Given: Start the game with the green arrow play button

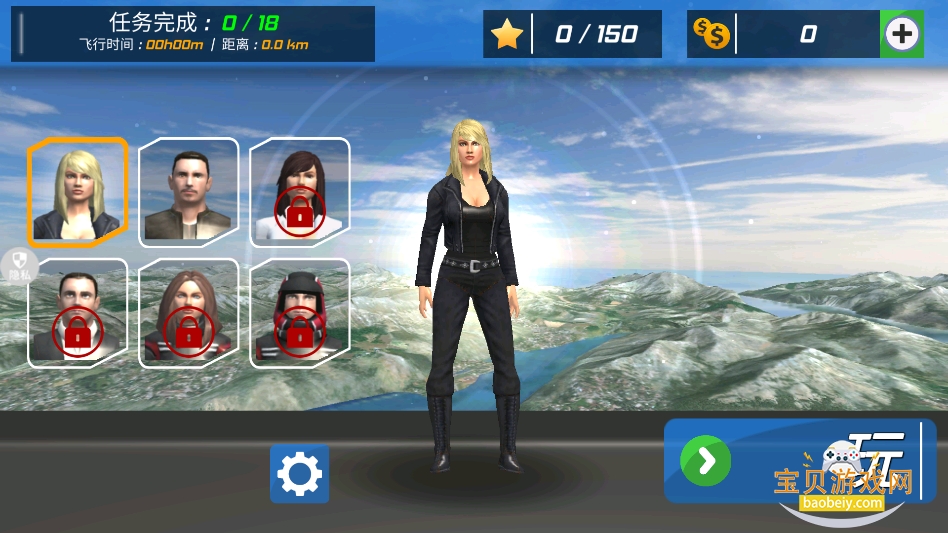Looking at the screenshot, I should (x=706, y=461).
